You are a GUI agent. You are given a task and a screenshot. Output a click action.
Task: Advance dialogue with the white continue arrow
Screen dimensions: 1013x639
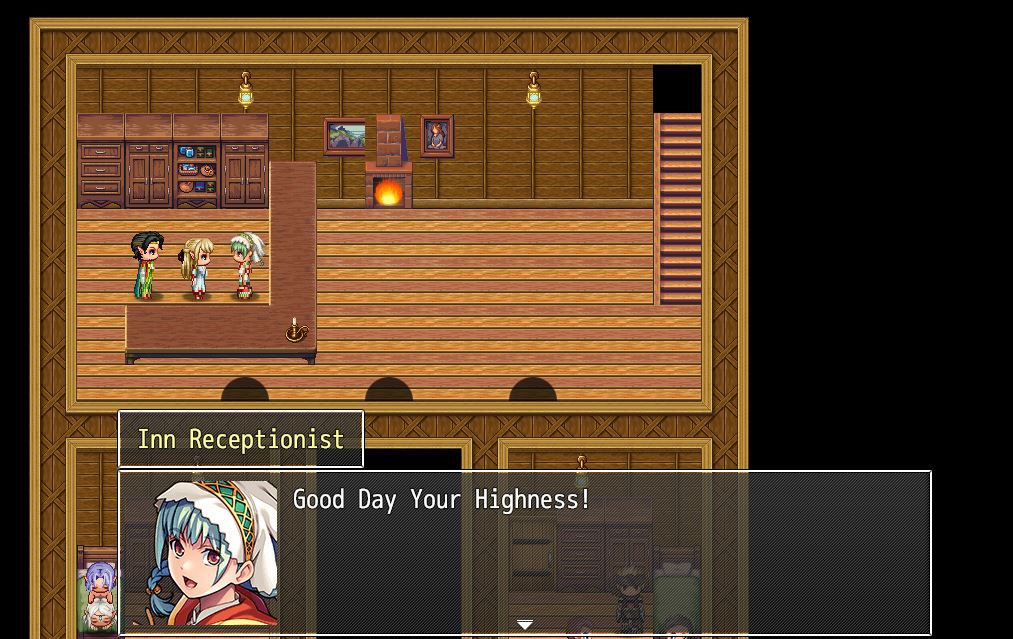point(525,625)
